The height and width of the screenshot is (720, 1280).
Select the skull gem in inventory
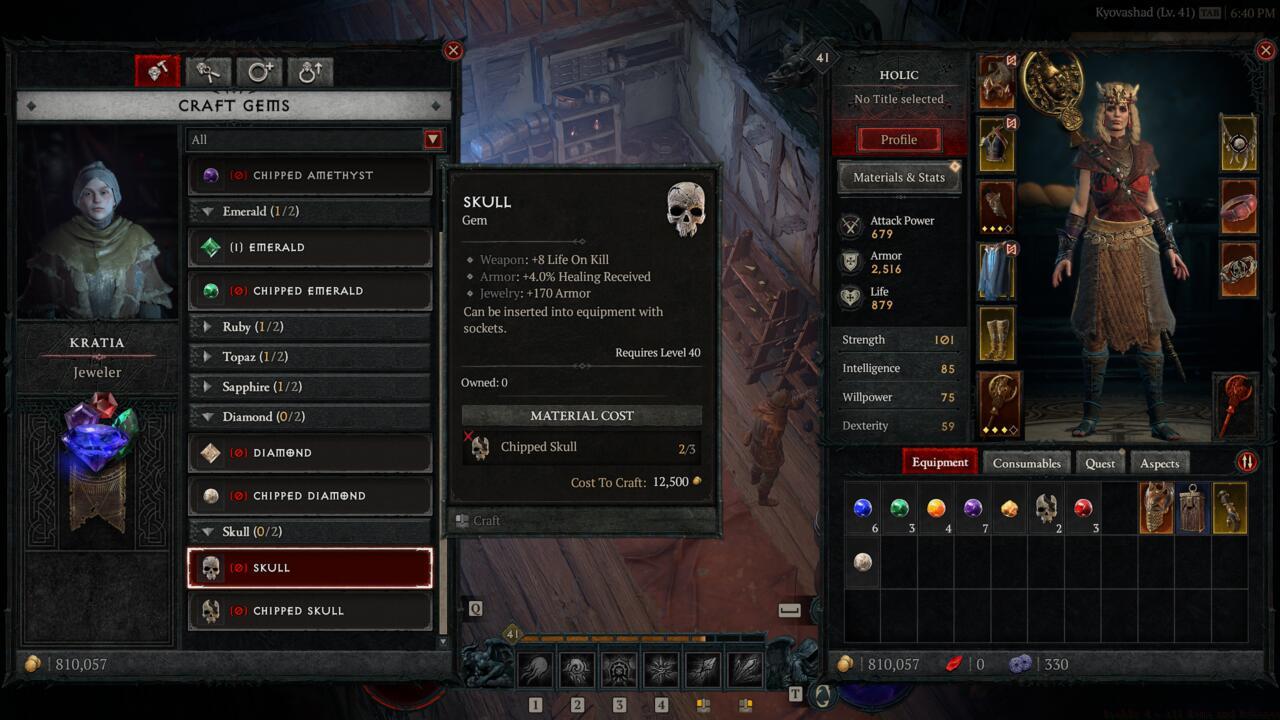coord(1046,508)
